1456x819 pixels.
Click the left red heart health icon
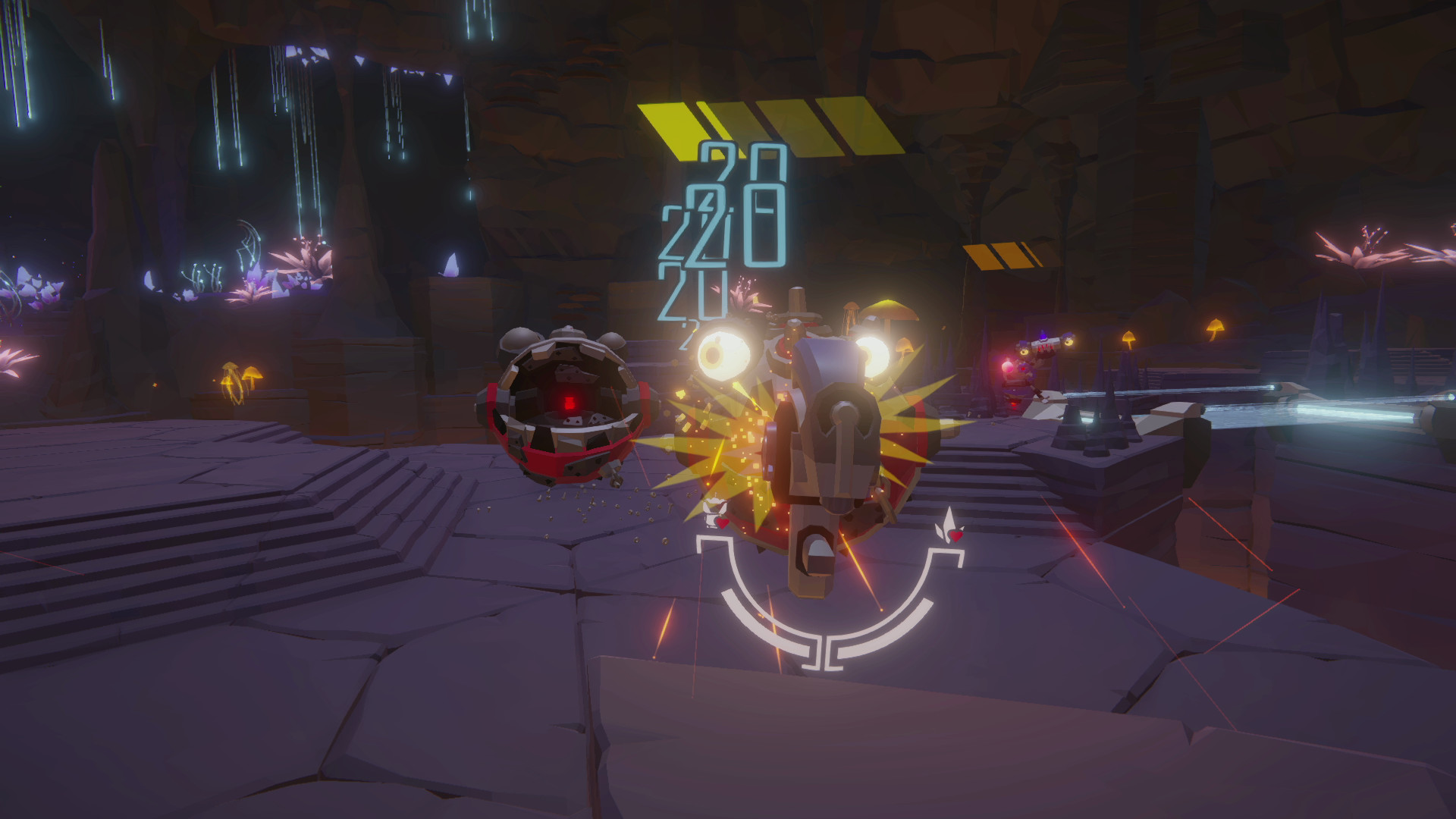[x=722, y=522]
